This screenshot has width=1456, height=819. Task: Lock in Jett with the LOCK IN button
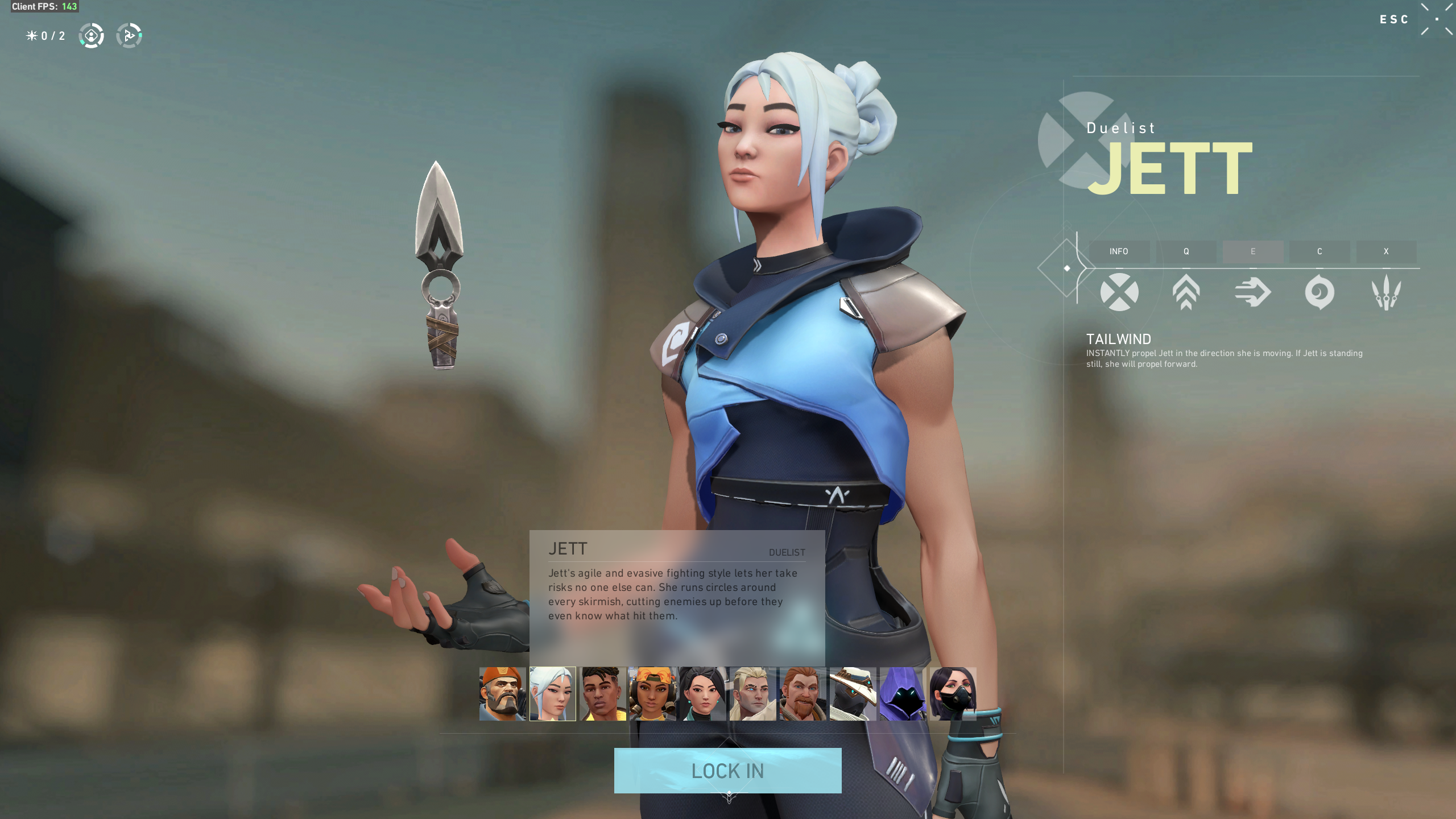click(727, 771)
